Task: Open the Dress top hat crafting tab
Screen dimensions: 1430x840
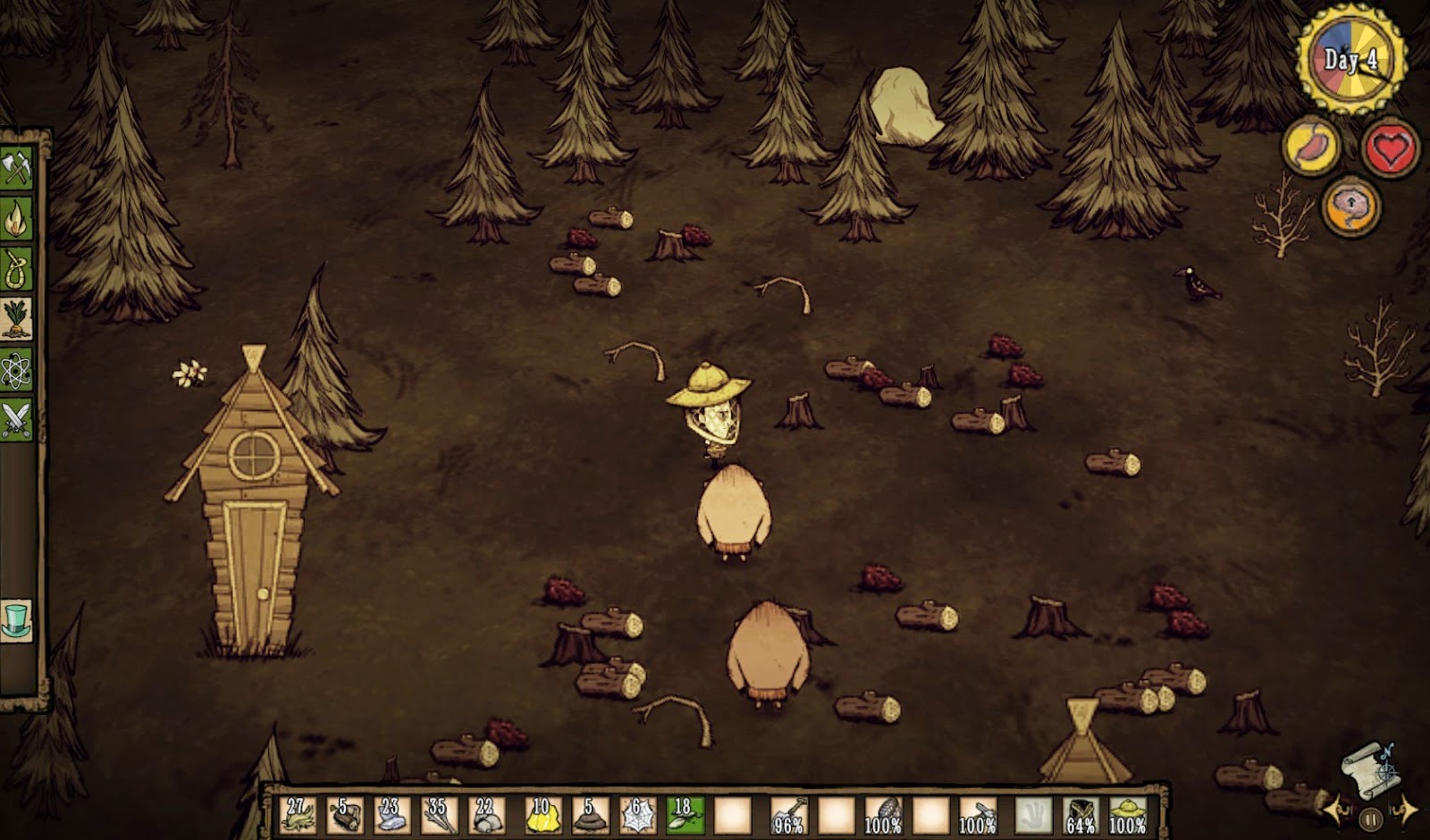Action: [x=16, y=619]
